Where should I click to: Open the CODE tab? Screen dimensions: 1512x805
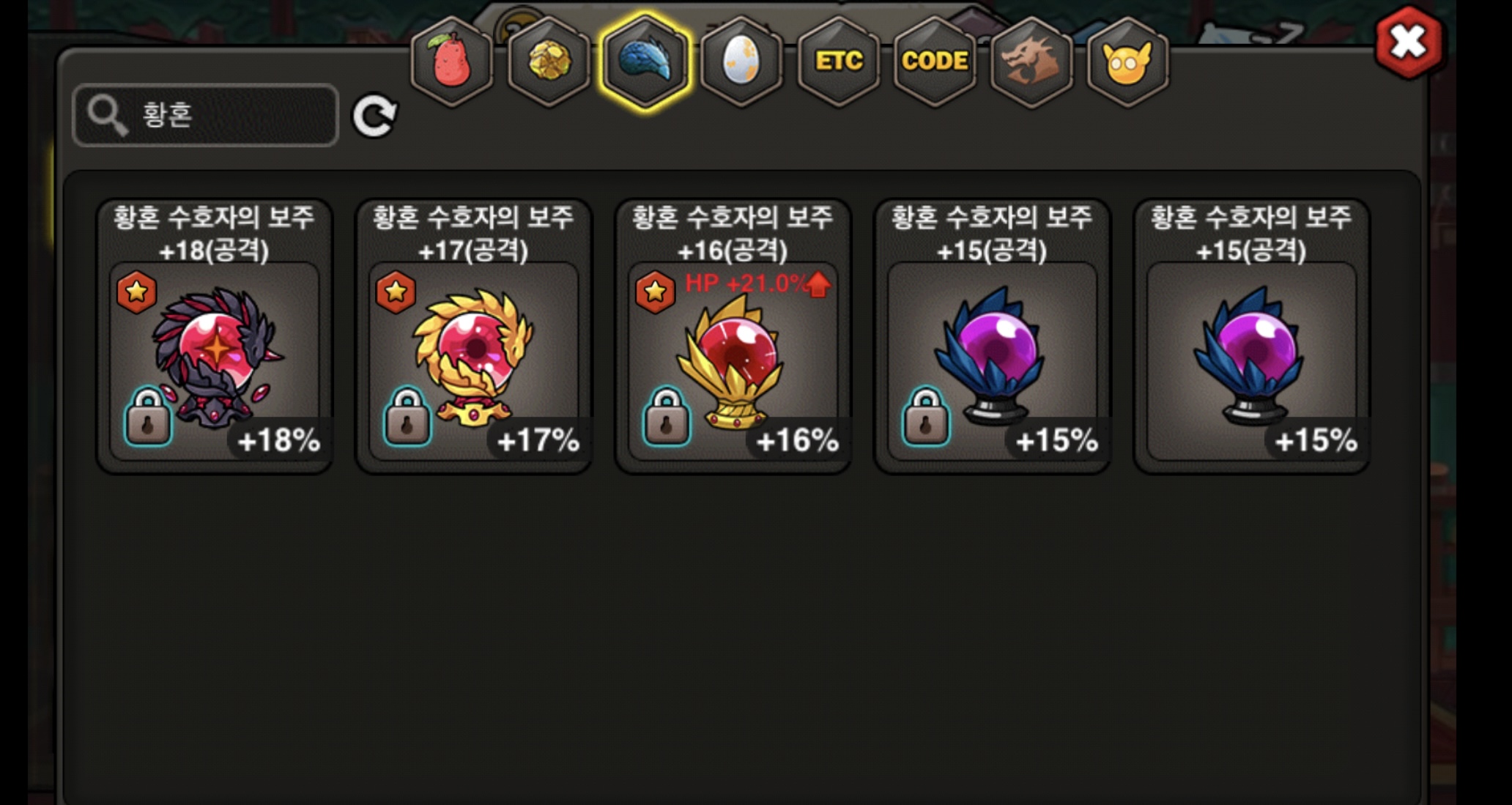pos(935,61)
